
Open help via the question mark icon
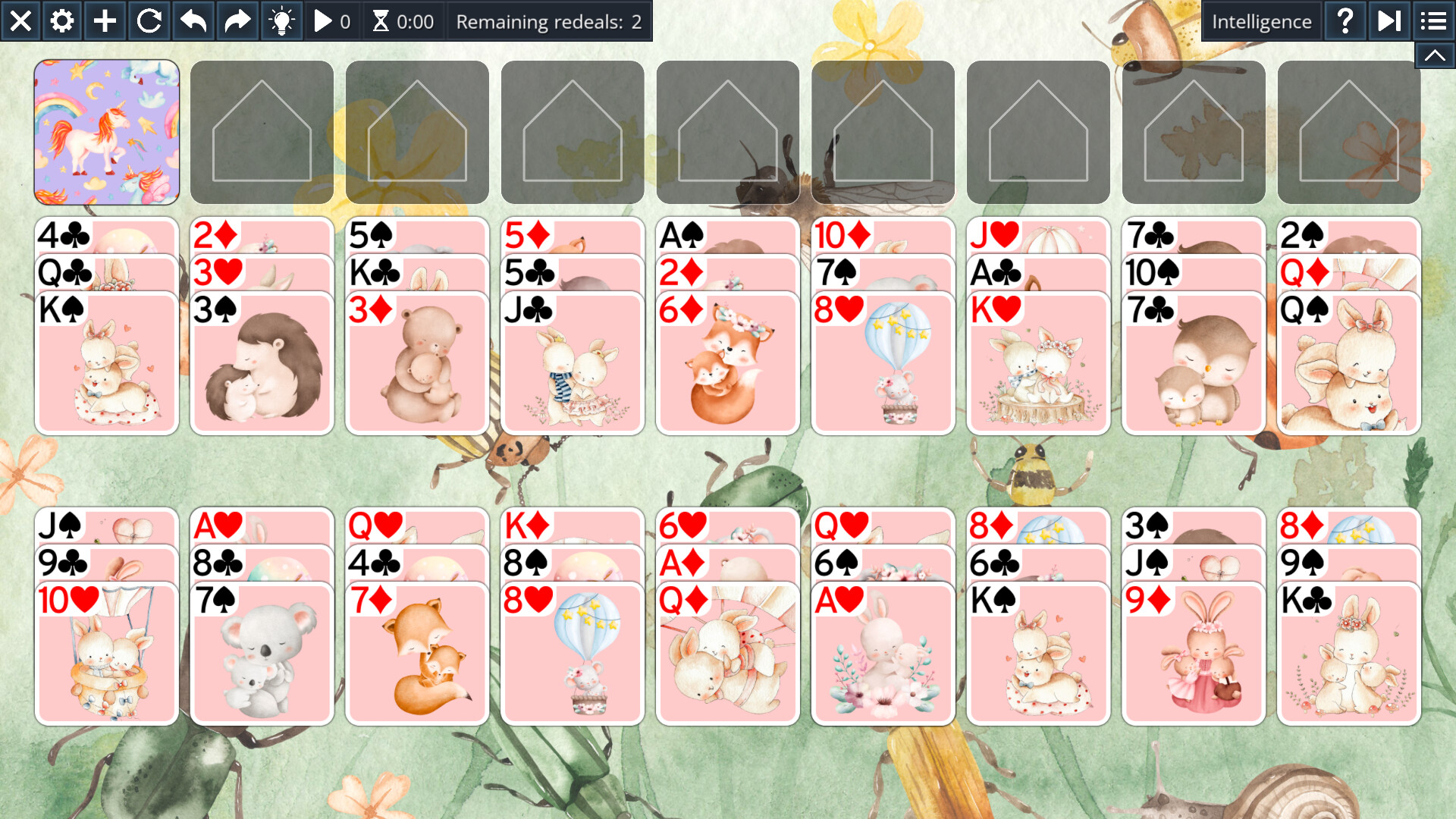point(1345,20)
